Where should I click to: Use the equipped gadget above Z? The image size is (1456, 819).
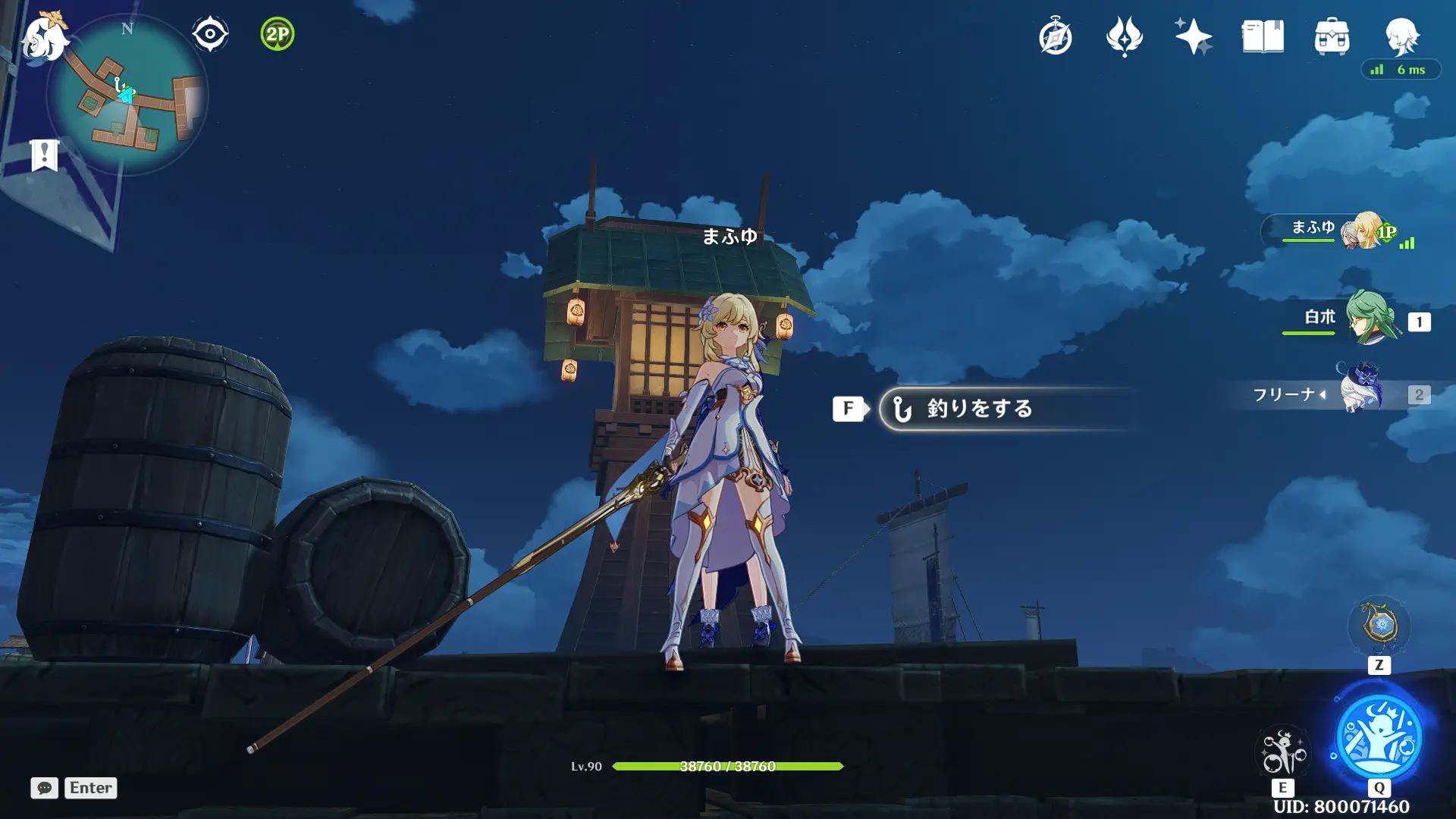[x=1379, y=626]
